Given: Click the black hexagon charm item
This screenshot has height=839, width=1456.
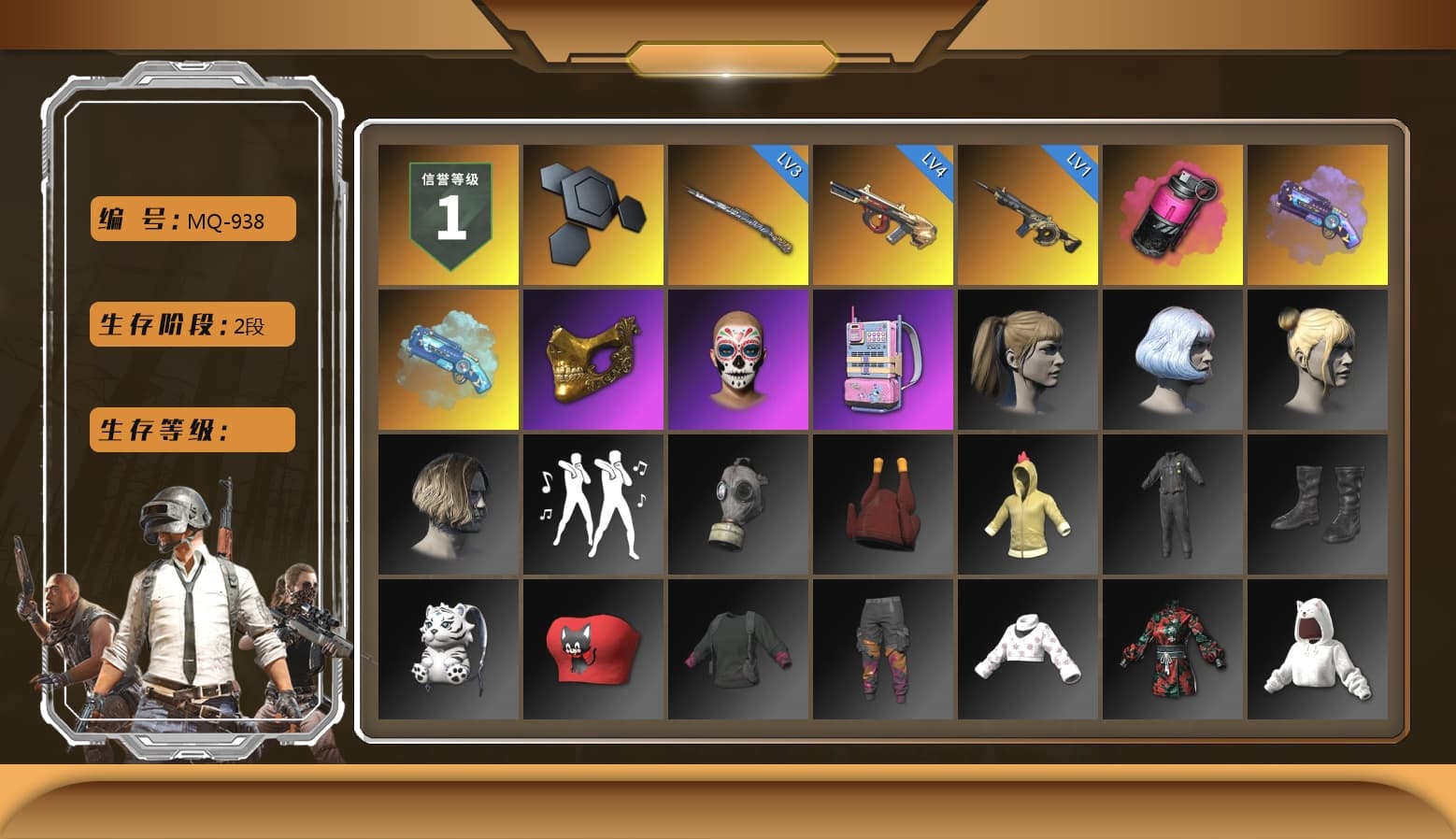Looking at the screenshot, I should point(592,215).
